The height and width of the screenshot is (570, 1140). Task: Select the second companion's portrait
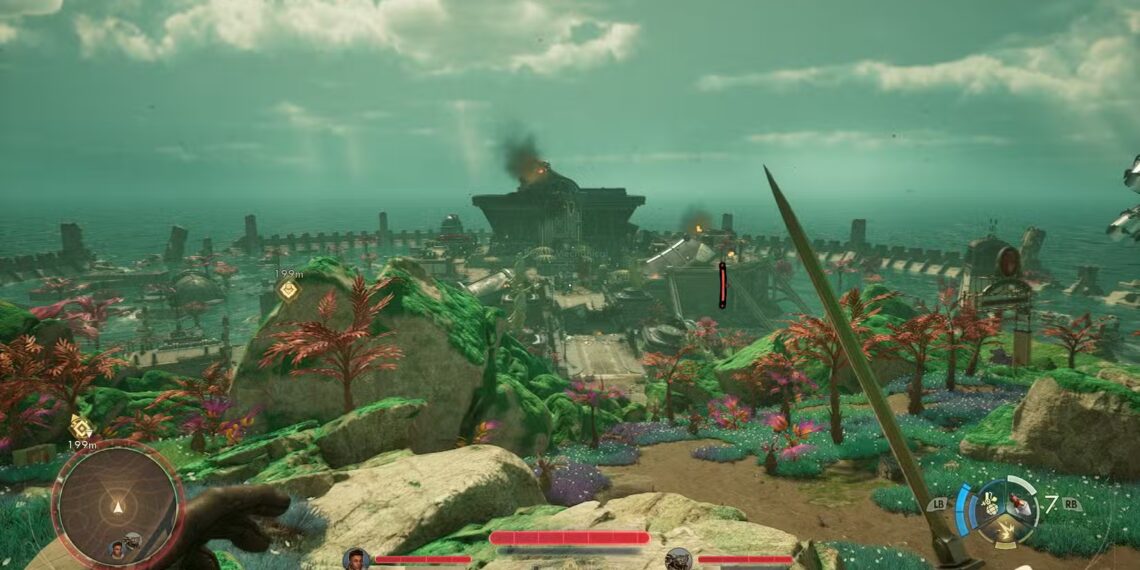point(678,559)
